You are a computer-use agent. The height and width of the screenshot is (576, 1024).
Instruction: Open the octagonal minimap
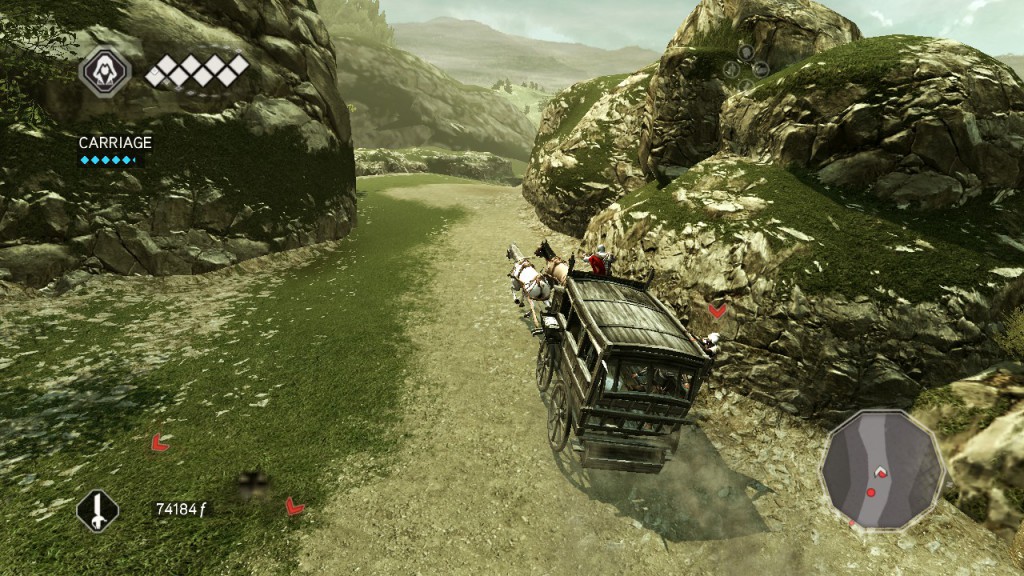[x=882, y=468]
